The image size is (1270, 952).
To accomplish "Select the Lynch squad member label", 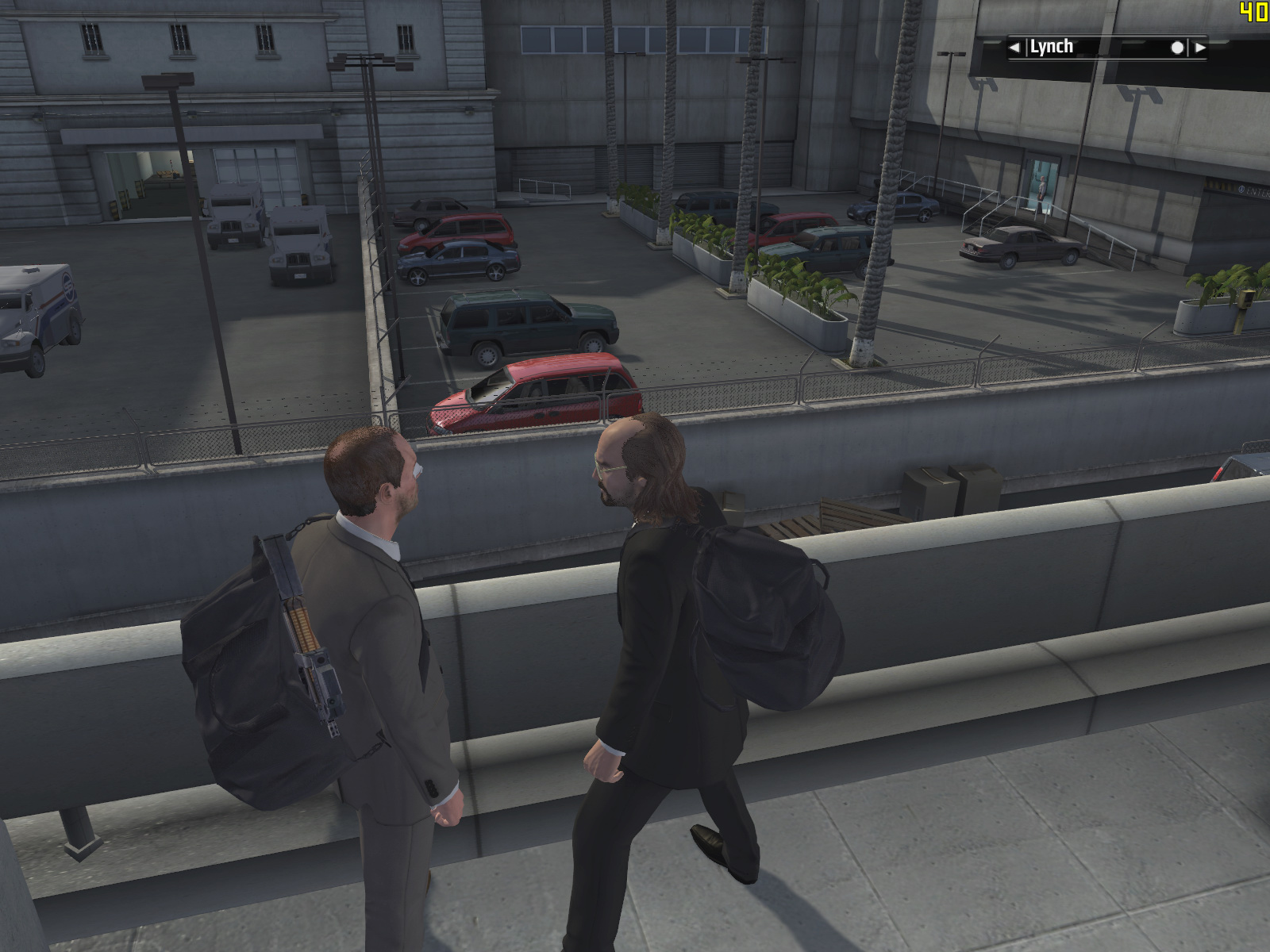I will pyautogui.click(x=1051, y=47).
